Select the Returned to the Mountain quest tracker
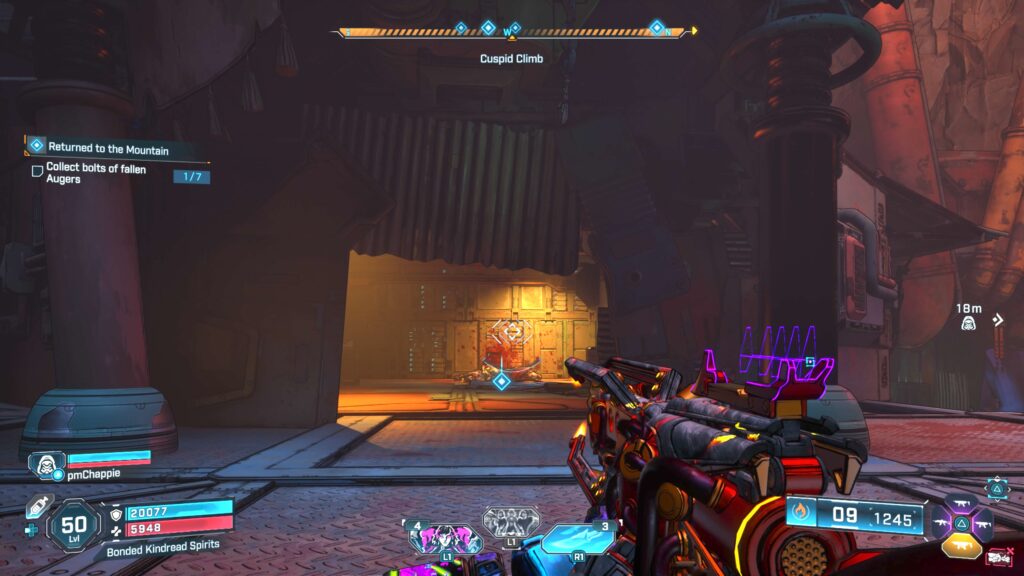1024x576 pixels. click(108, 148)
